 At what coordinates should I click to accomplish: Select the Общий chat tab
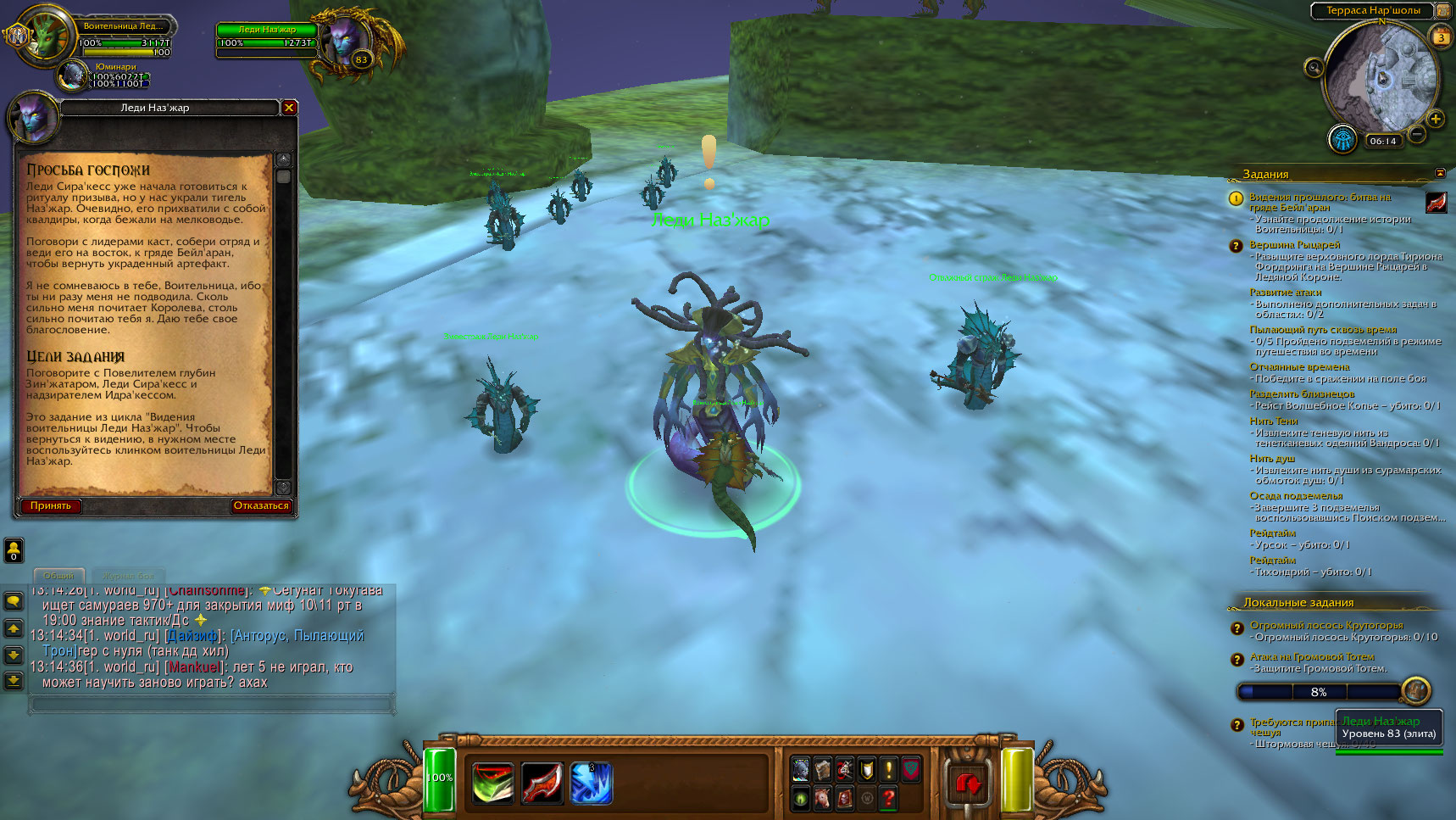(x=58, y=576)
